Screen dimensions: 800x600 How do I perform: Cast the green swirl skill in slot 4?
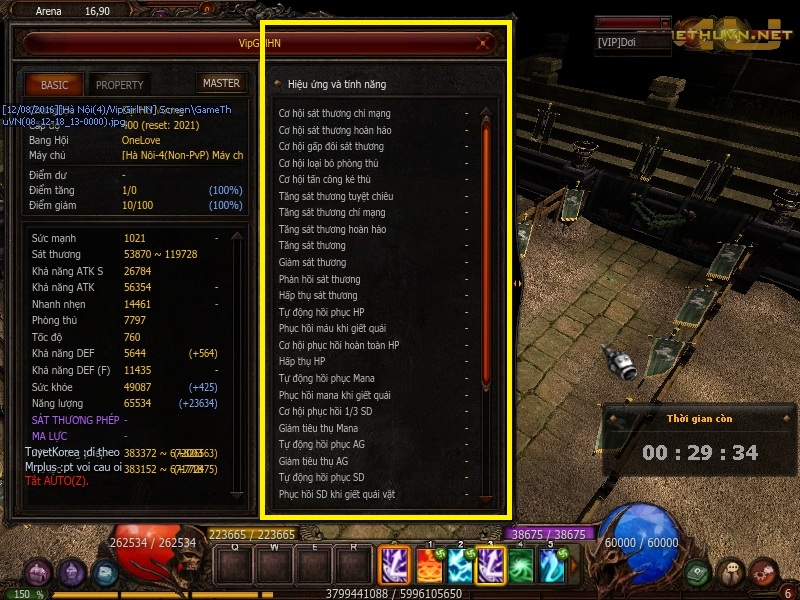(x=522, y=566)
